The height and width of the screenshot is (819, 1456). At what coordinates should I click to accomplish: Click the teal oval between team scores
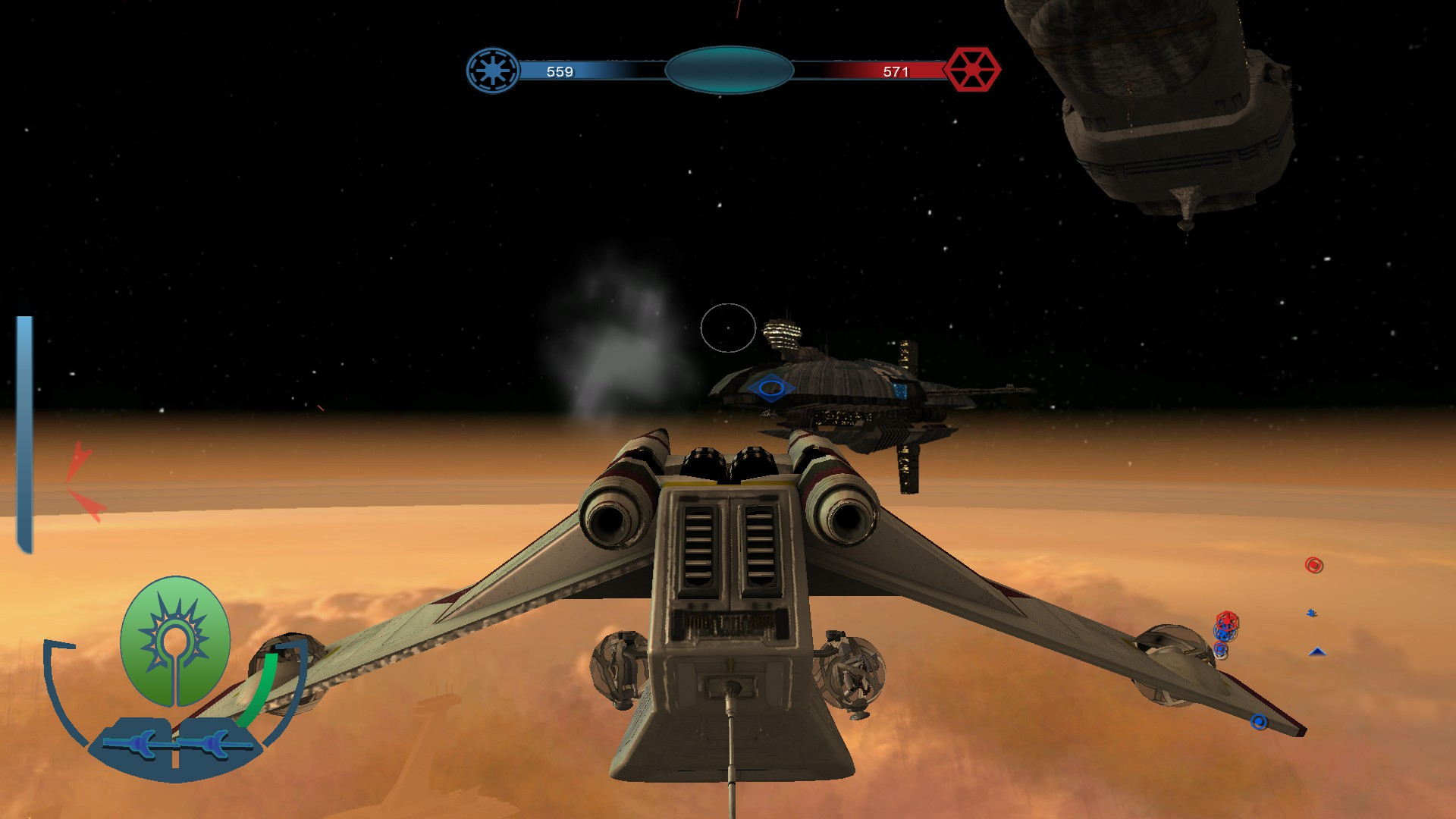(x=729, y=70)
